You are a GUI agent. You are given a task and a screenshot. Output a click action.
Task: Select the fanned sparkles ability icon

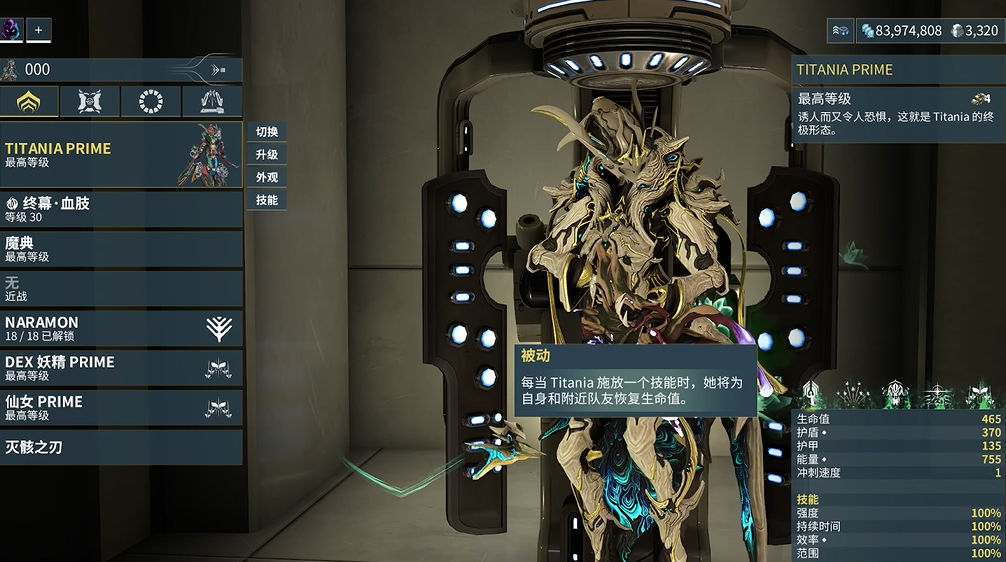[853, 394]
